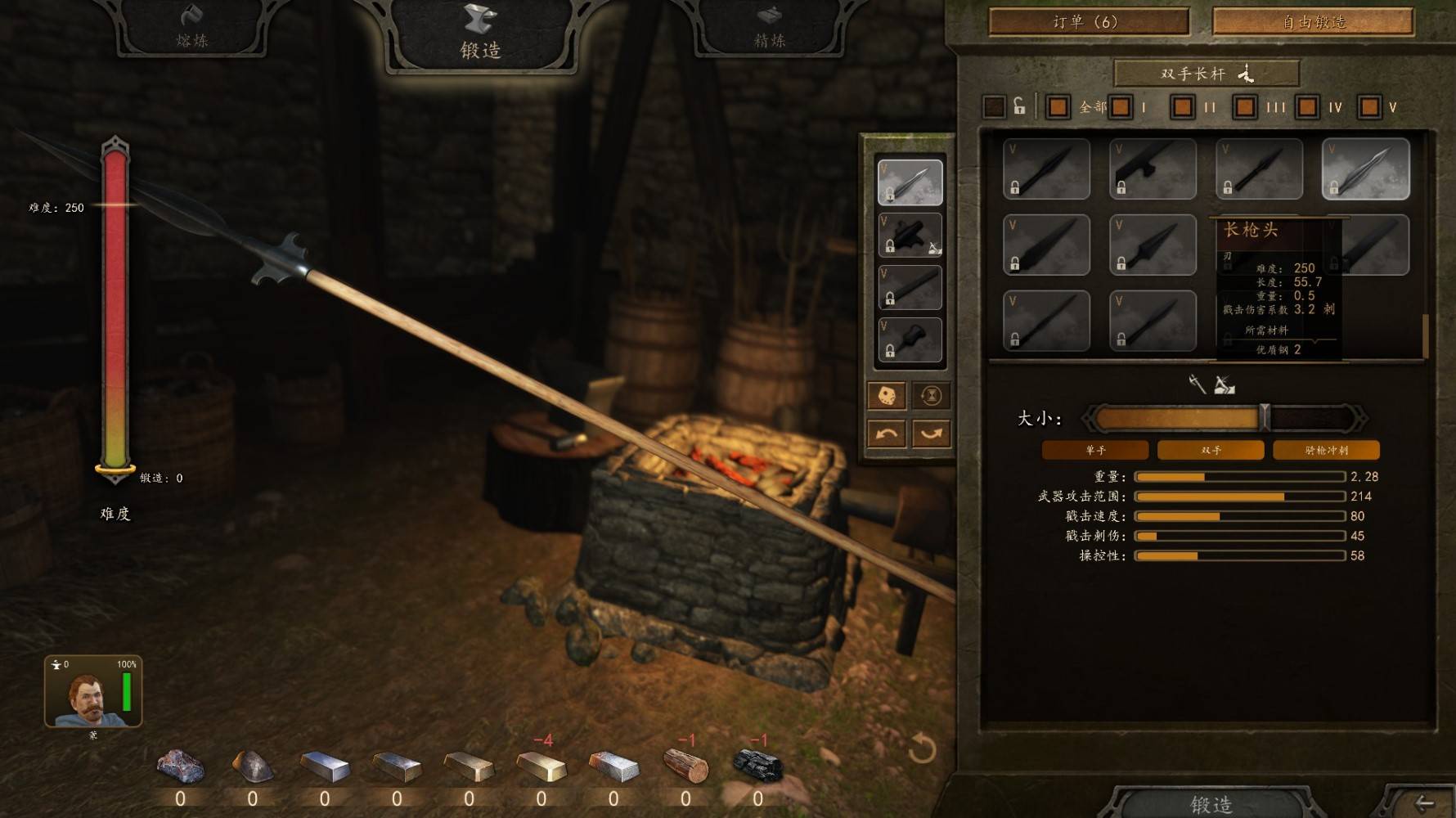
Task: Click the dice randomize button
Action: tap(886, 396)
